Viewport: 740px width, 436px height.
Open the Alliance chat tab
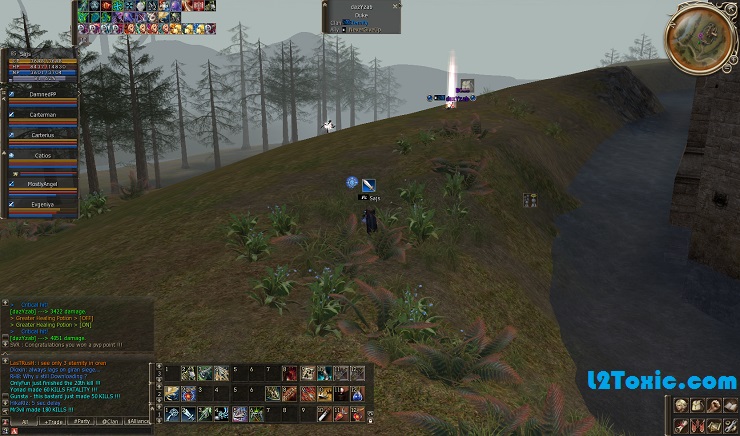138,422
